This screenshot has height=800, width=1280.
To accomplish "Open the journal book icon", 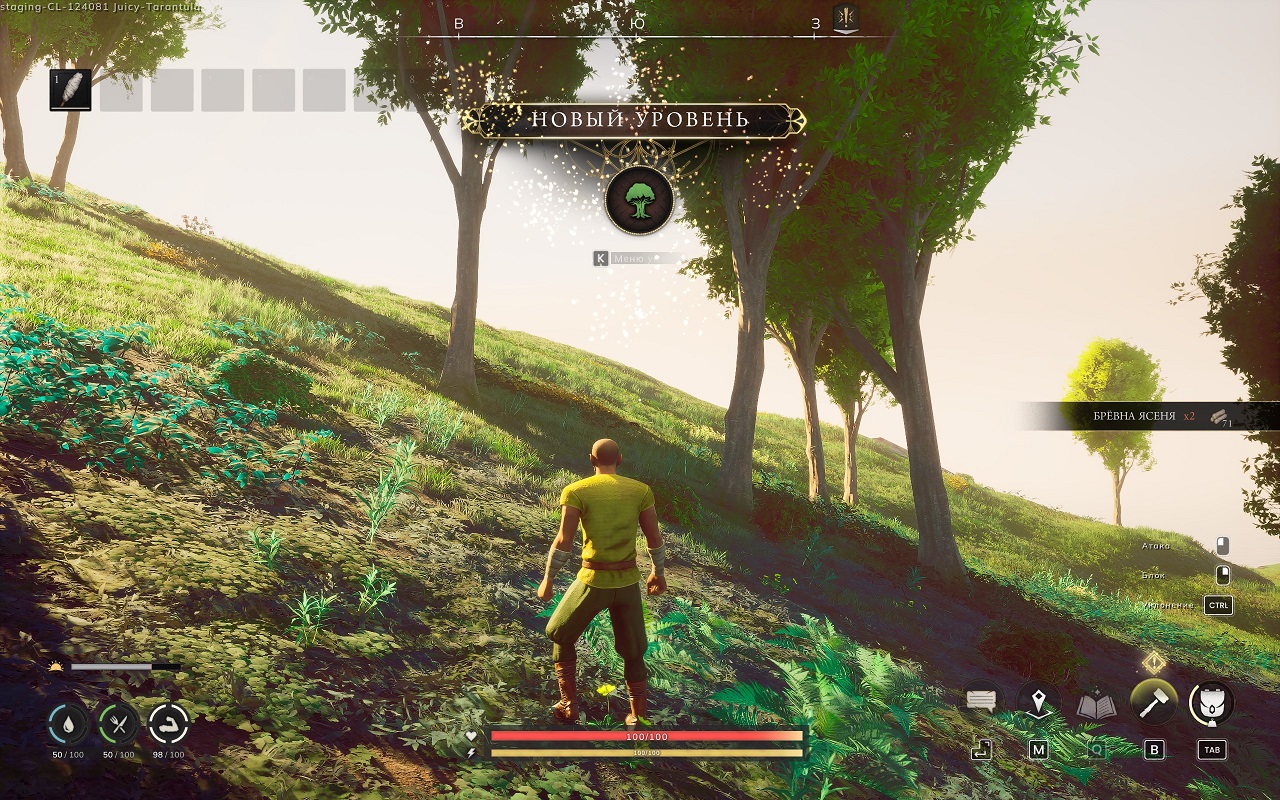I will (x=1096, y=704).
